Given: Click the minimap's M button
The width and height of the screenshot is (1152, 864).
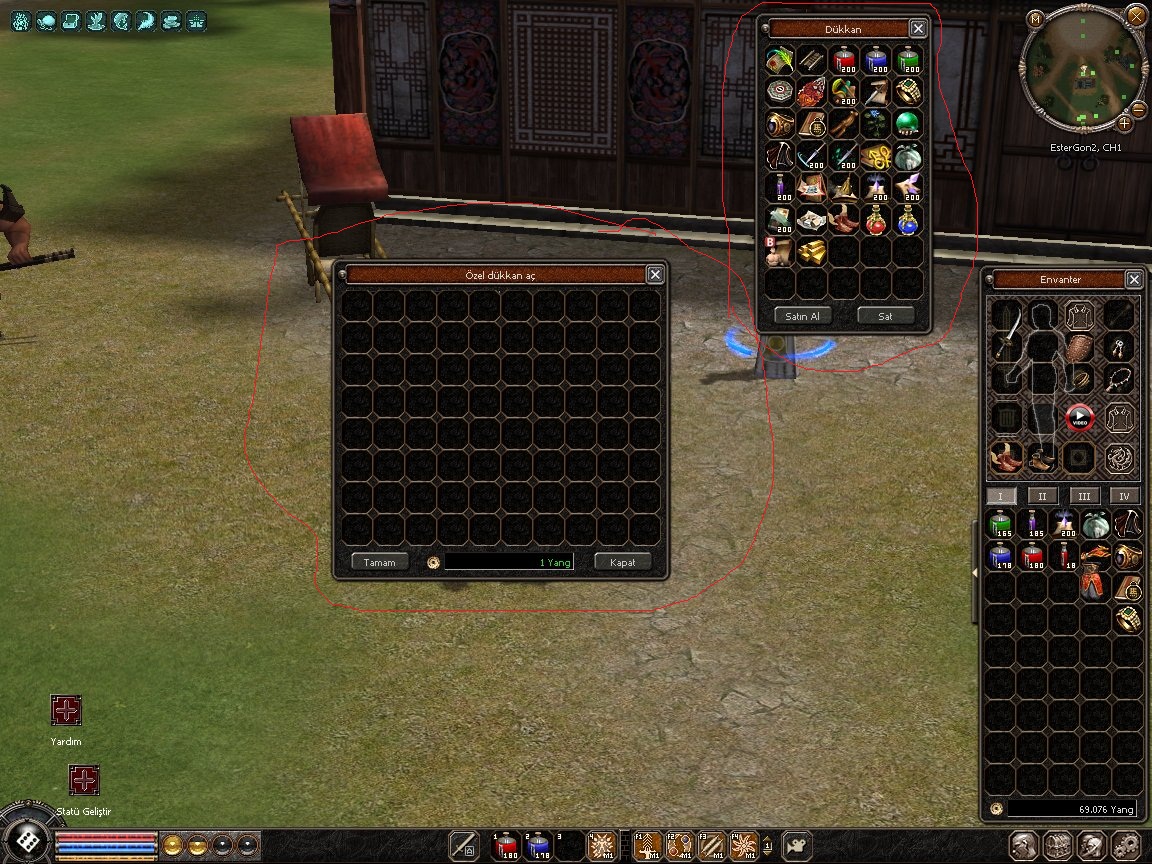Looking at the screenshot, I should tap(1035, 19).
